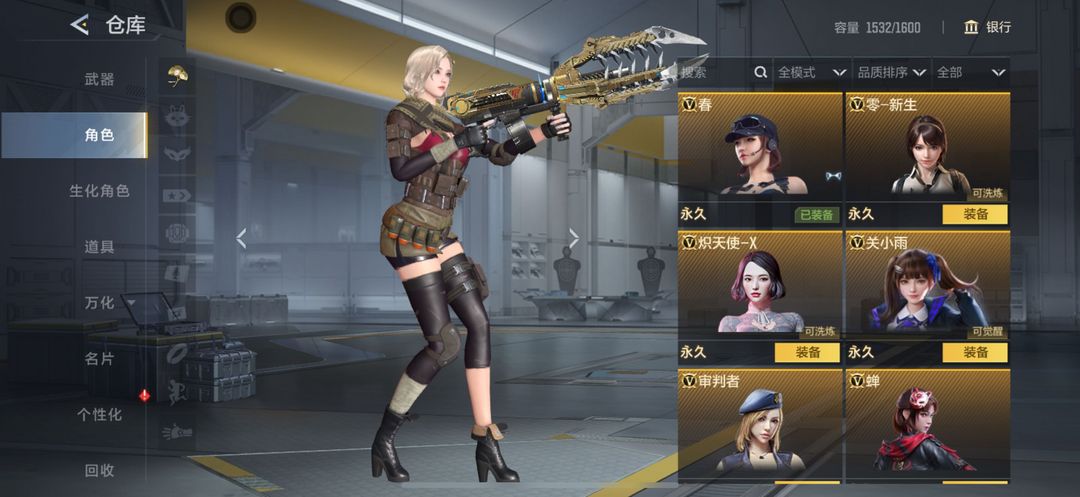Choose the 蝉 character card
This screenshot has height=497, width=1080.
pos(927,425)
